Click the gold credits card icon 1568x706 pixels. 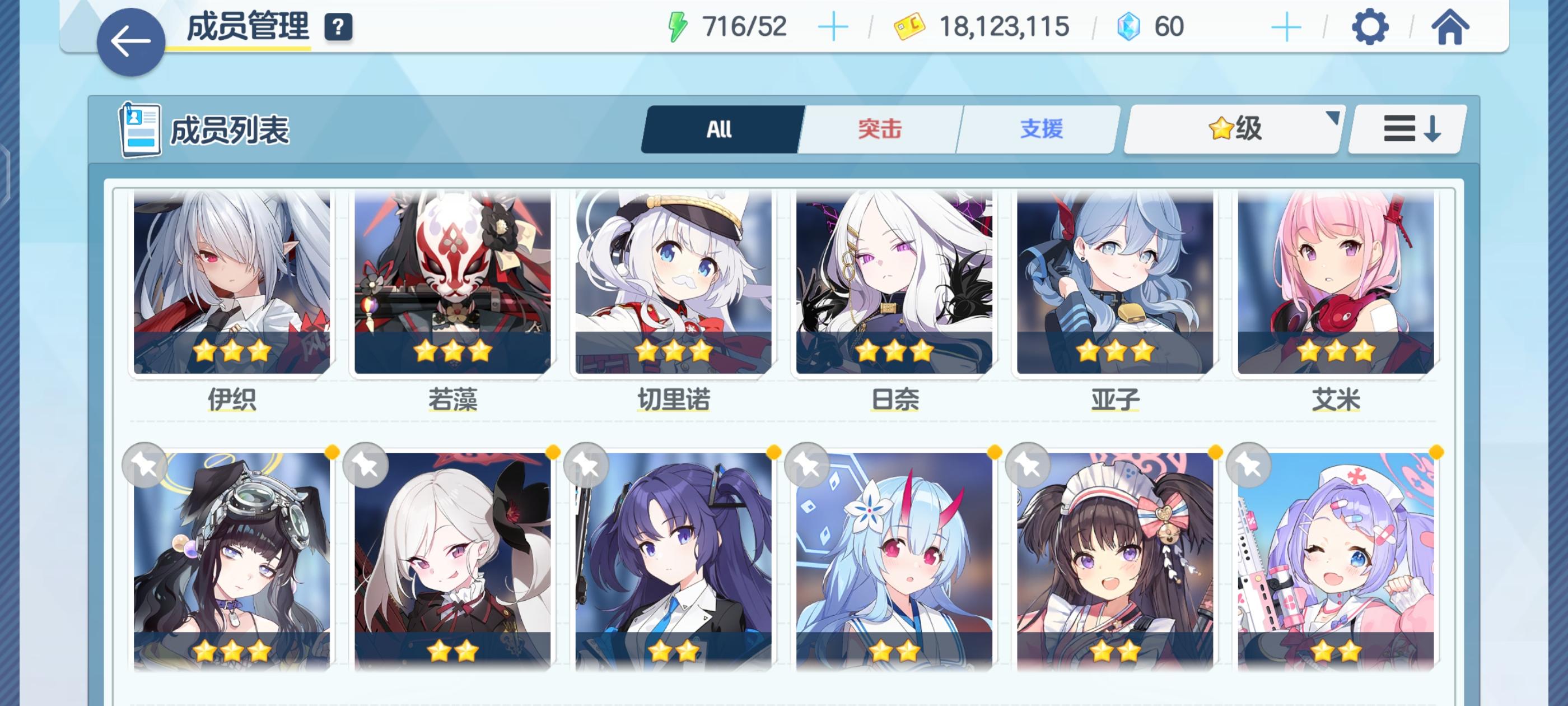(x=911, y=26)
